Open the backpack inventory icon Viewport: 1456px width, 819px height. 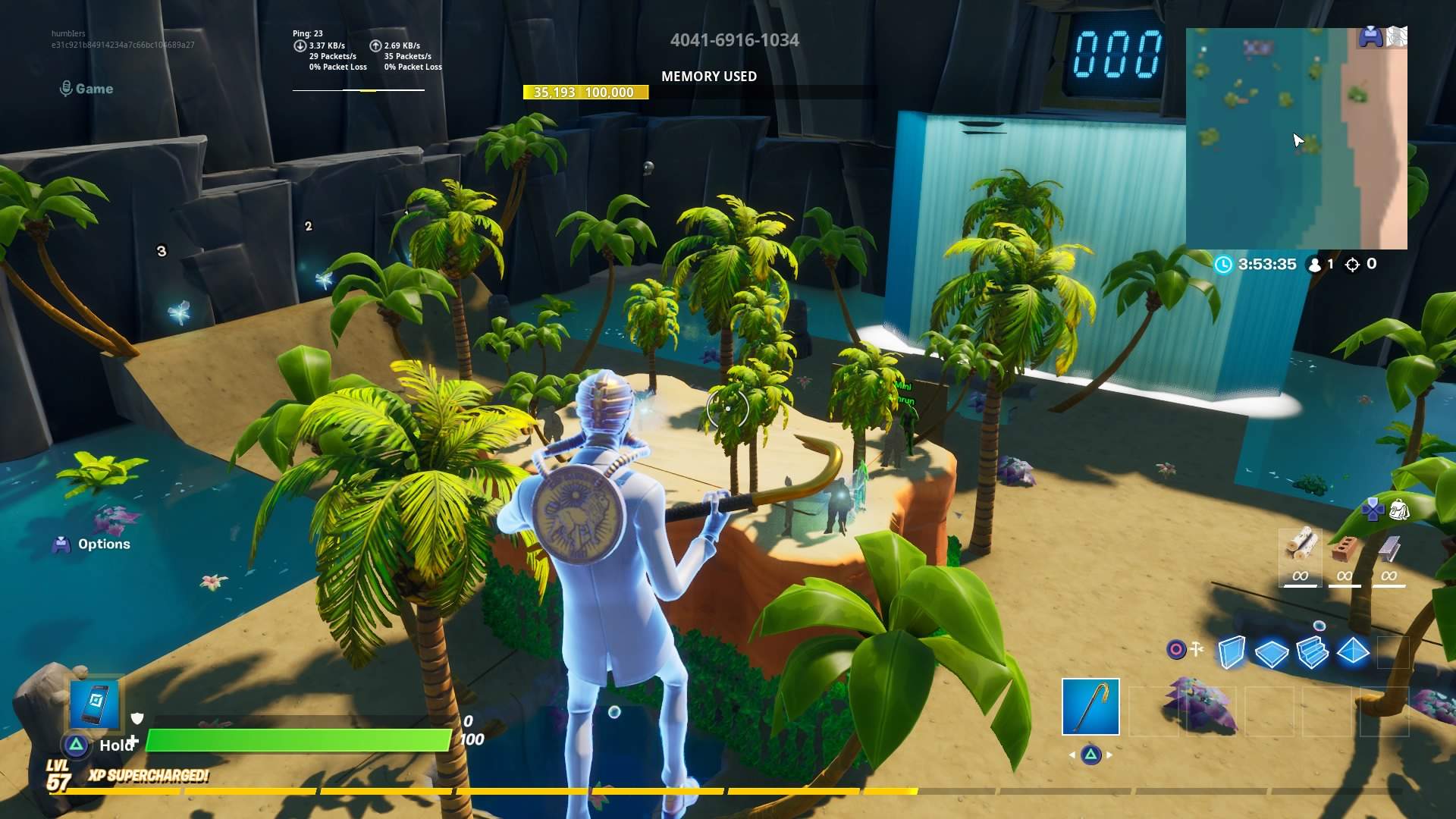1400,510
